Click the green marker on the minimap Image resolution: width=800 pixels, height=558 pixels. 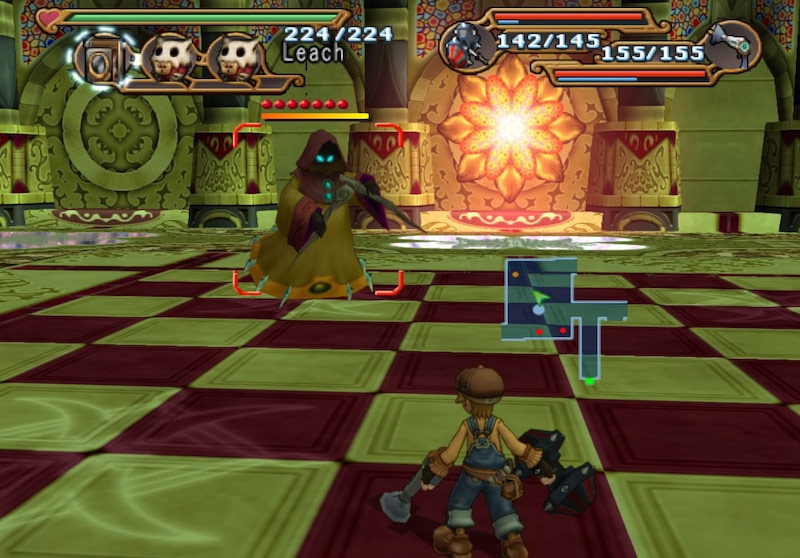589,381
